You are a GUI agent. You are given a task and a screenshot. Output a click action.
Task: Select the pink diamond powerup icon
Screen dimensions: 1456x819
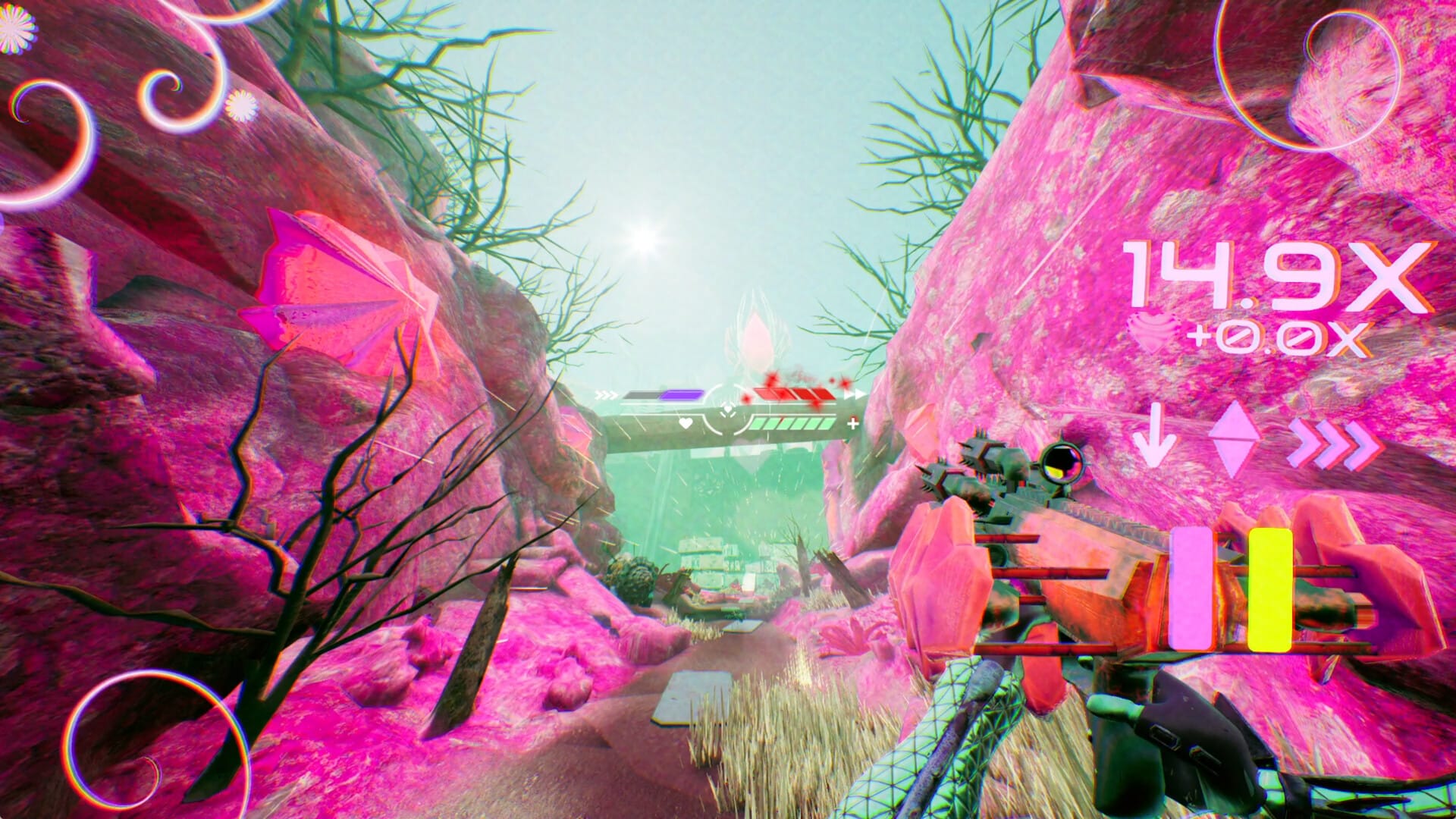[1235, 439]
